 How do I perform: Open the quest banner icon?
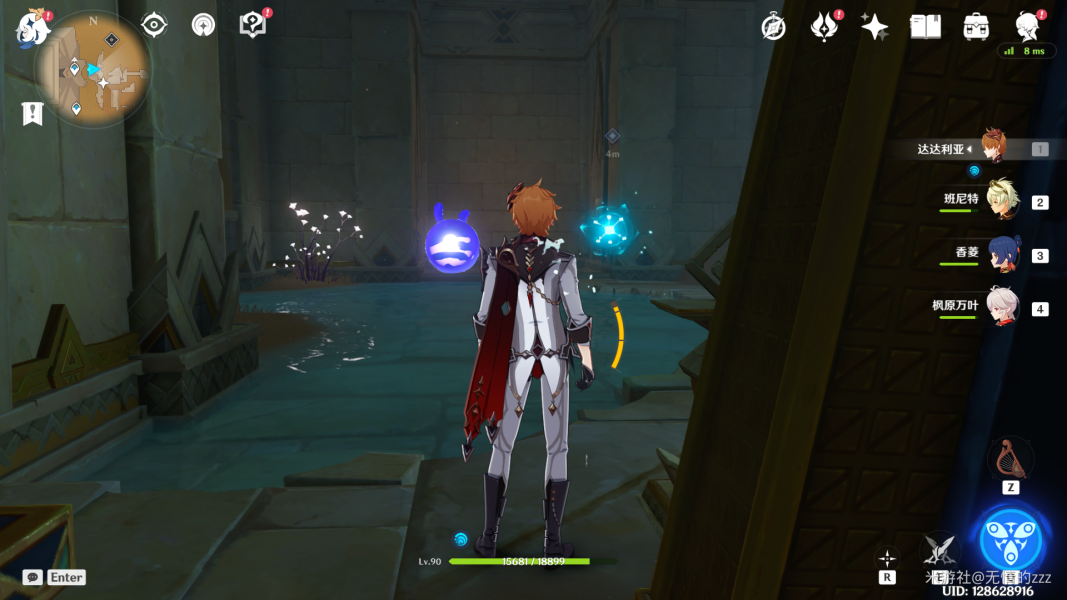point(32,114)
